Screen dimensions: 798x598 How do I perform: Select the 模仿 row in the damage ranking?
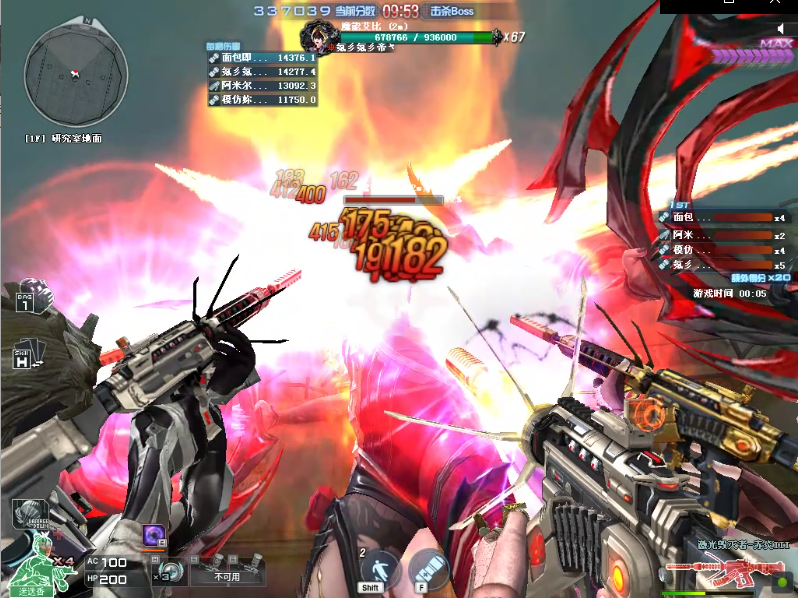261,100
